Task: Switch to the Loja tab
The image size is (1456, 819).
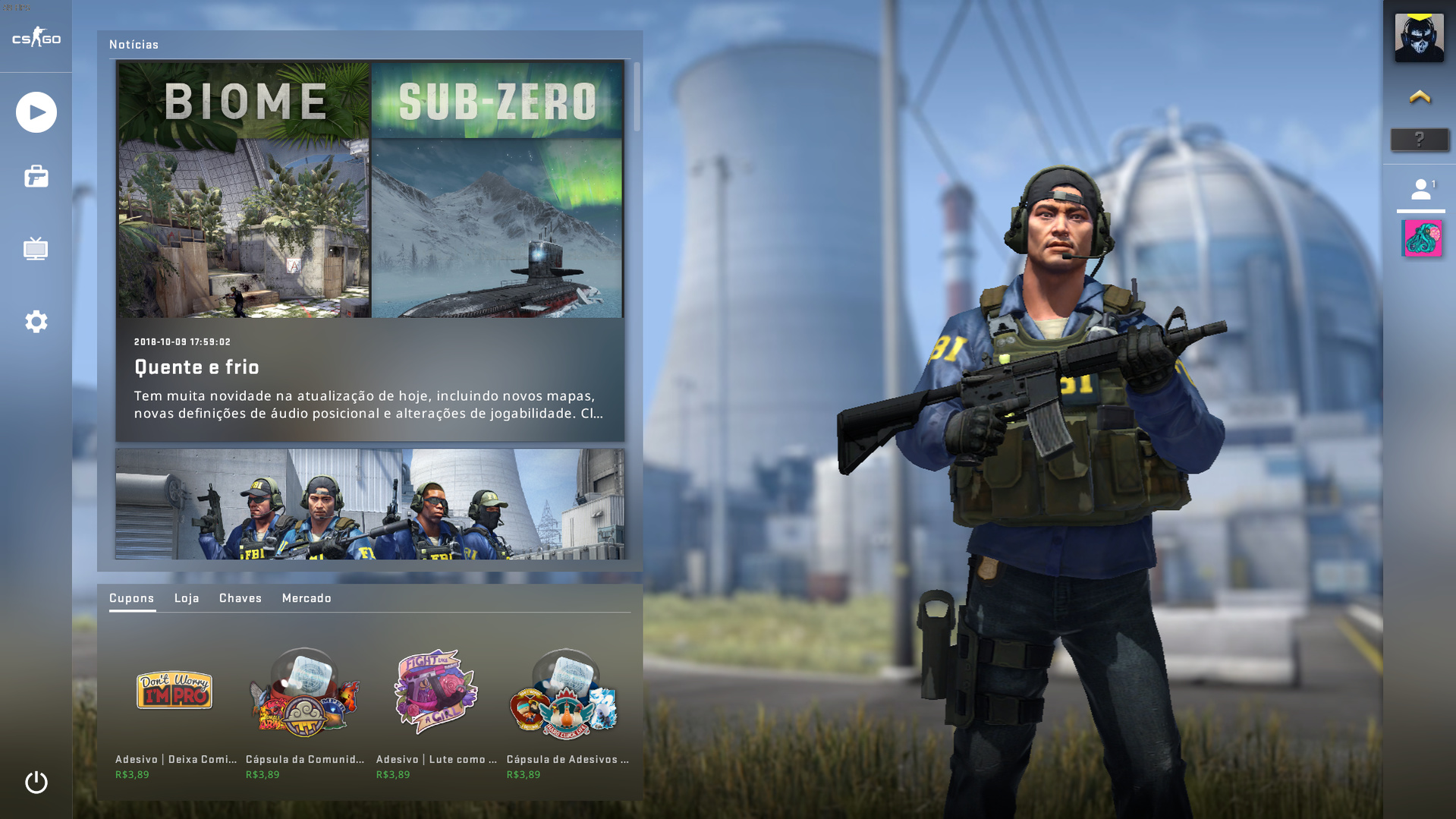Action: 187,598
